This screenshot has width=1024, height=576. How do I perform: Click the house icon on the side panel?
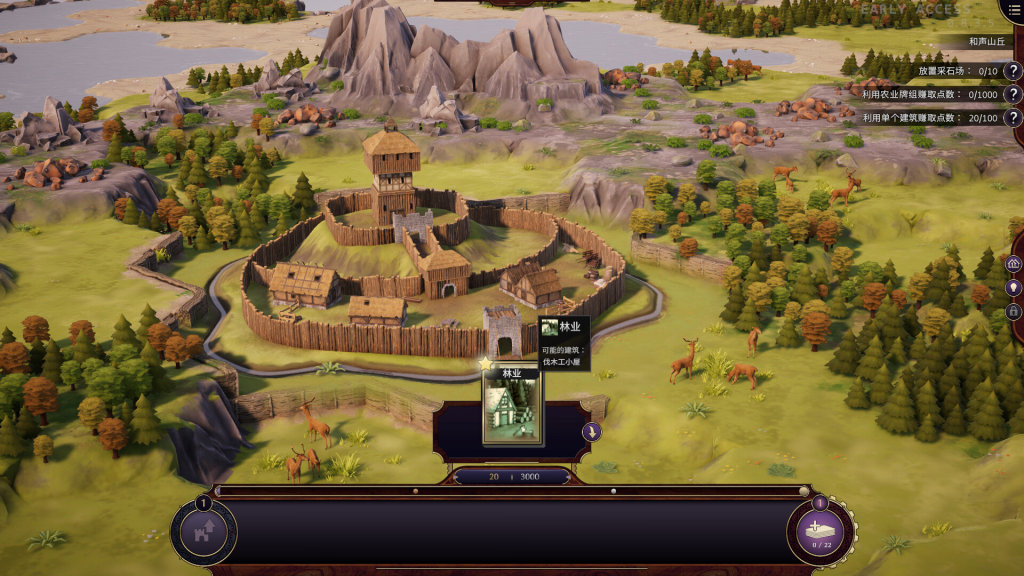tap(1014, 264)
